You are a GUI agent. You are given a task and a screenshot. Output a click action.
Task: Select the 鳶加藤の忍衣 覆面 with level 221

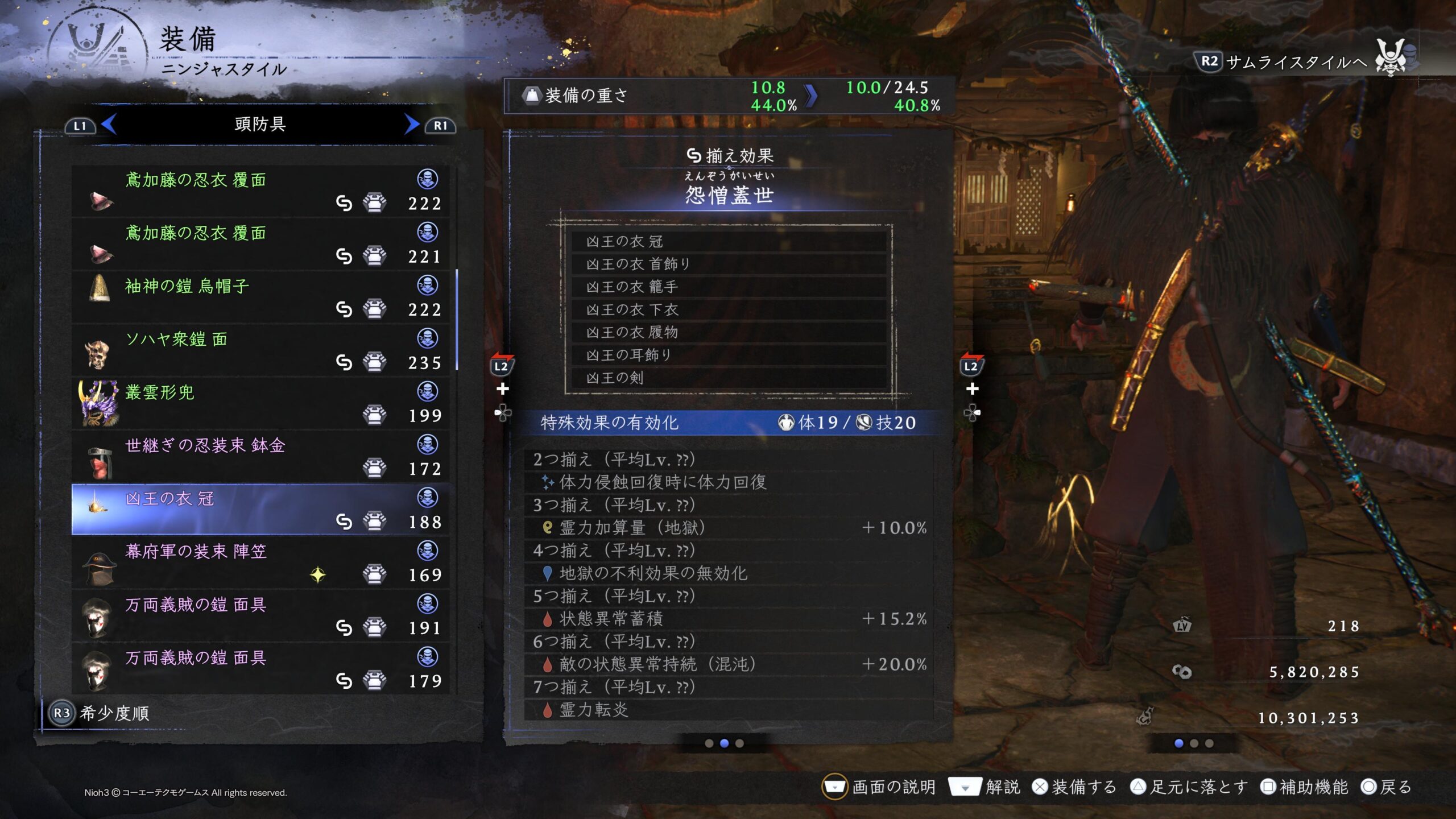pos(260,244)
